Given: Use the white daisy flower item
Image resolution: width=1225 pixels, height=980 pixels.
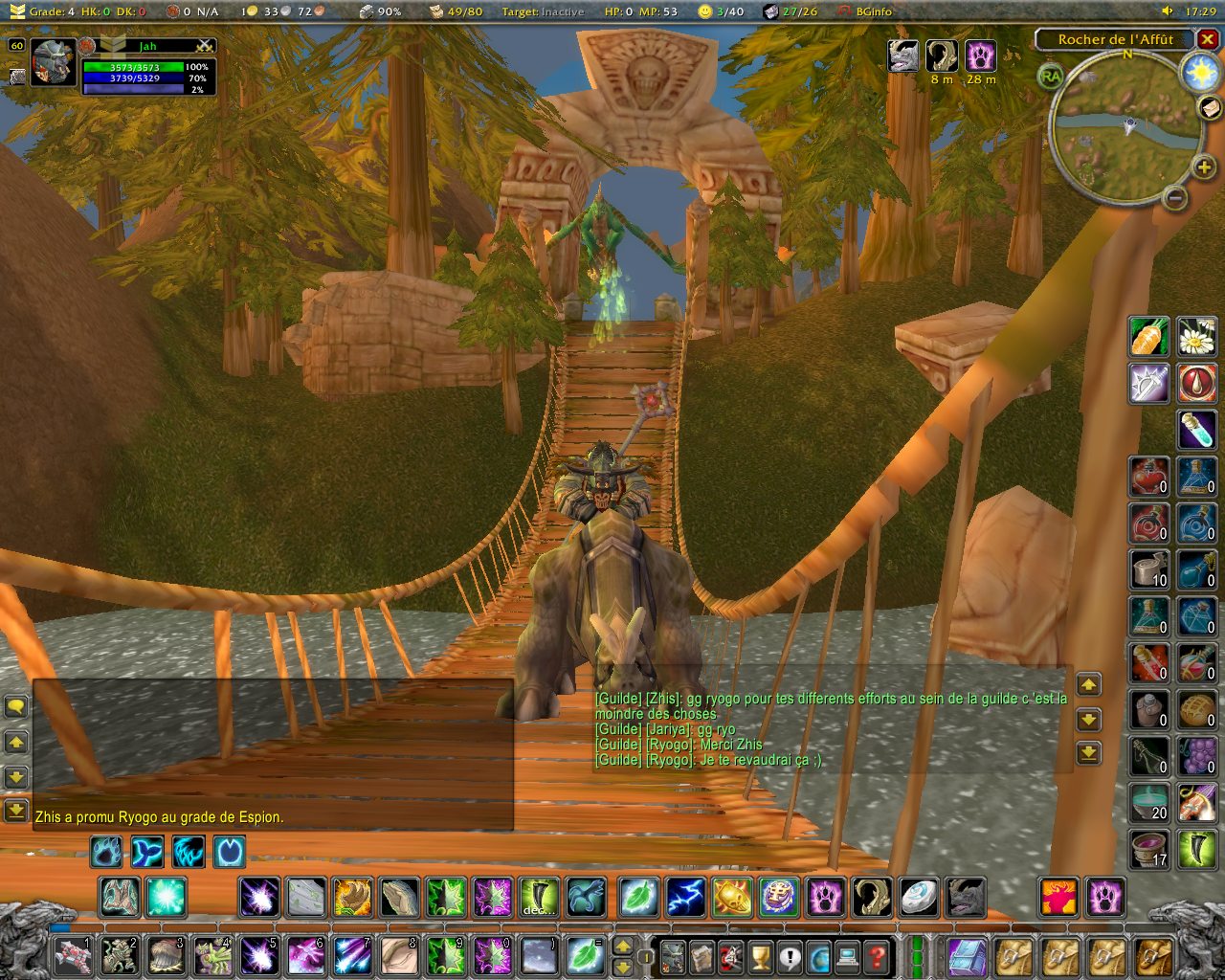Looking at the screenshot, I should 1196,337.
